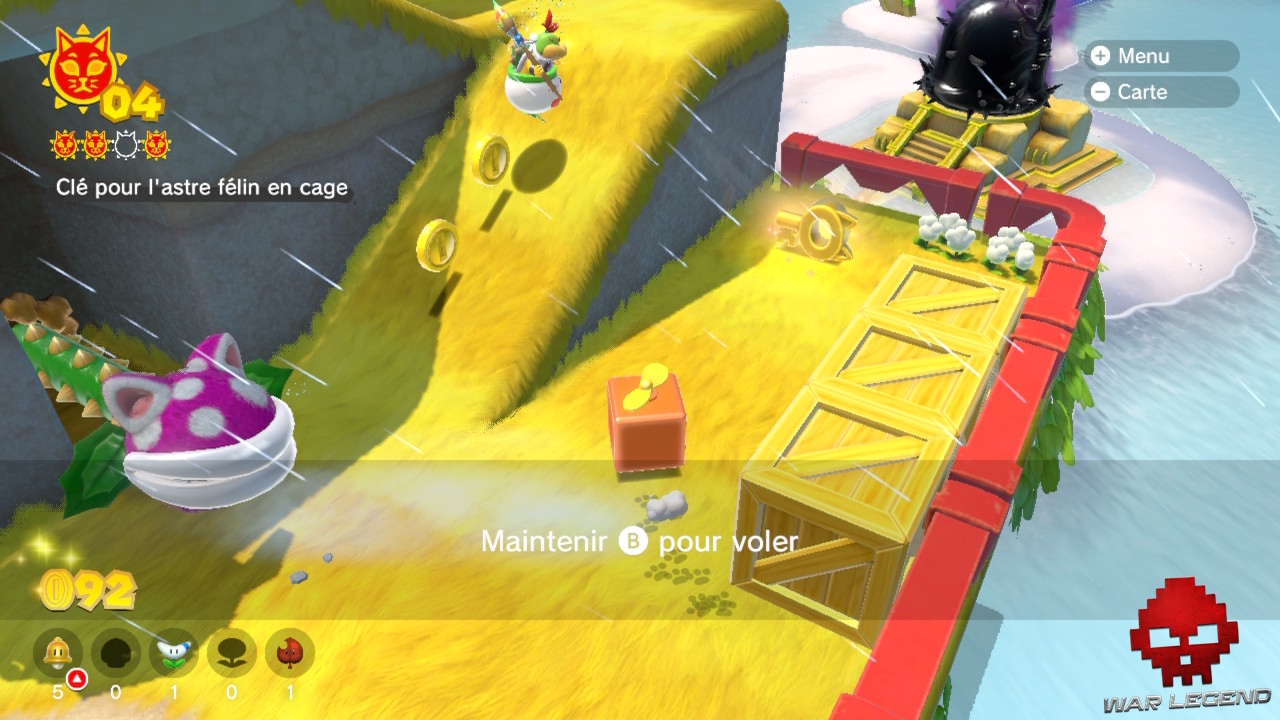Select the Boomerang Flower power-up icon
This screenshot has width=1280, height=720.
coord(172,652)
